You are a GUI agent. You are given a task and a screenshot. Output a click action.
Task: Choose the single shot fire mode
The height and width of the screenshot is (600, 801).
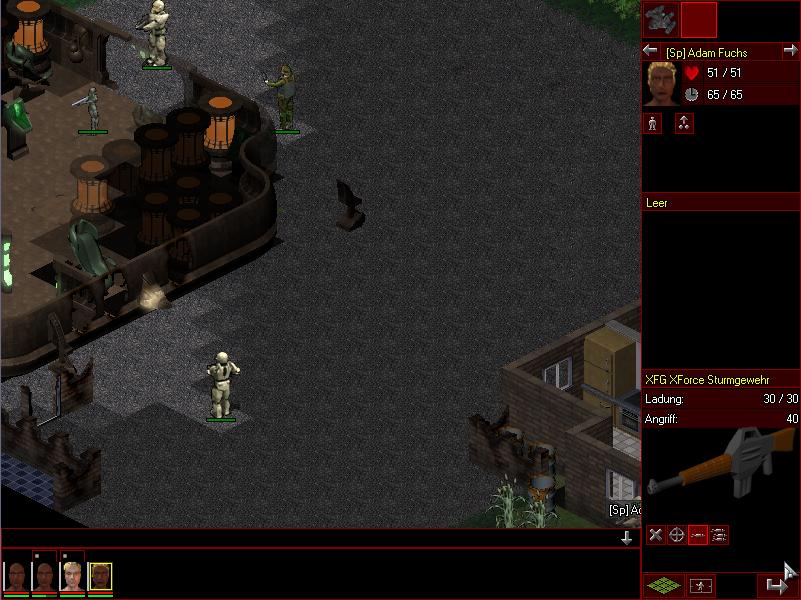coord(698,535)
